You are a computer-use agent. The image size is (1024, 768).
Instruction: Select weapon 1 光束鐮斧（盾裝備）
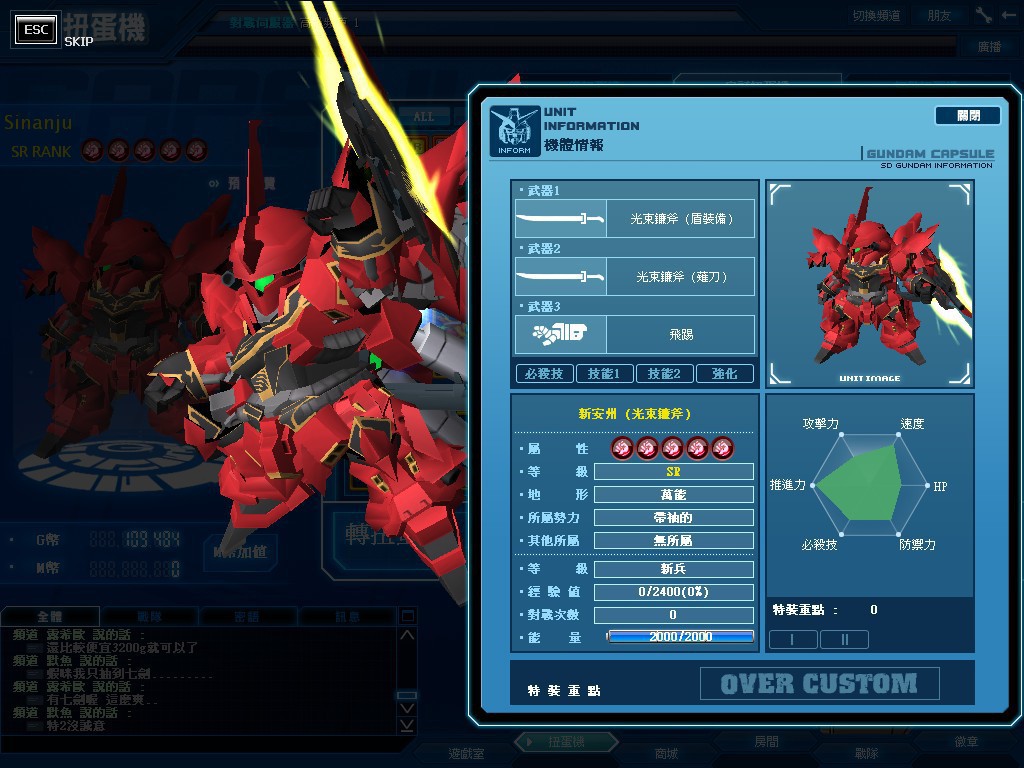point(634,218)
